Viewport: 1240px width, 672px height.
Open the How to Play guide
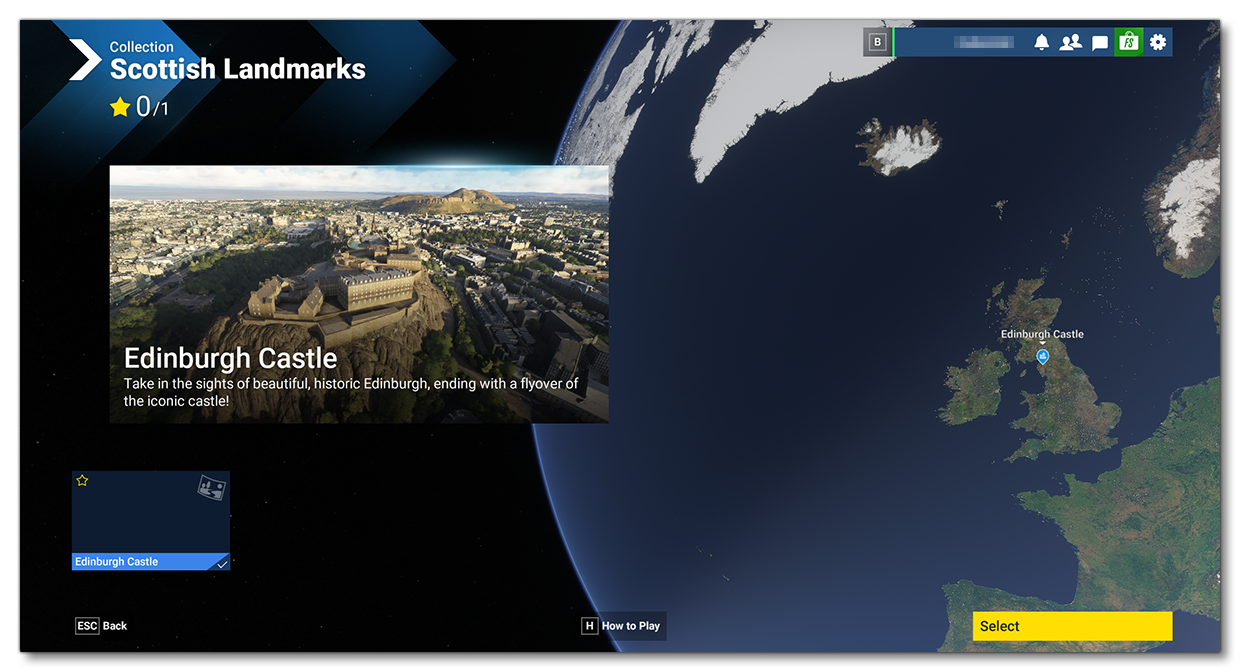(622, 626)
